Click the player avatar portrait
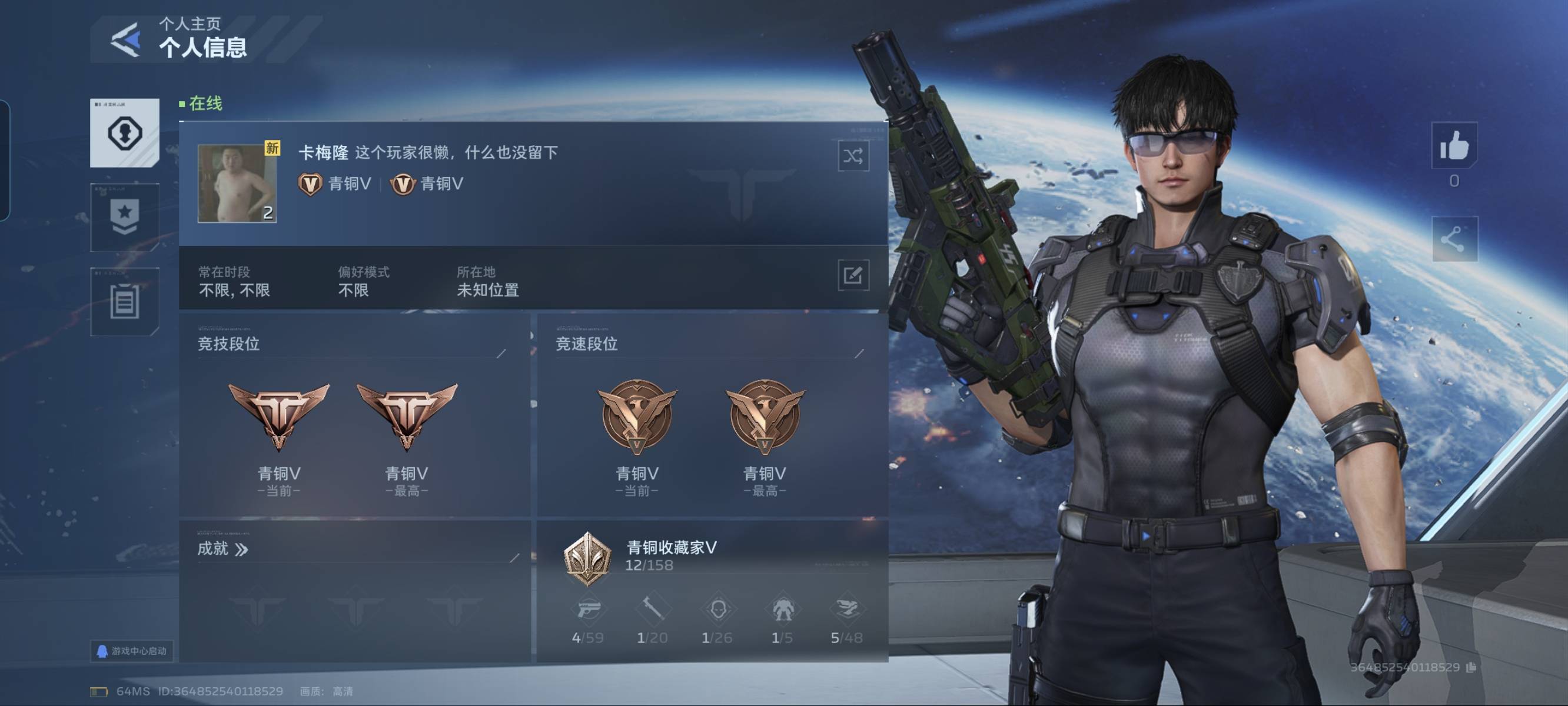This screenshot has height=706, width=1568. 237,183
